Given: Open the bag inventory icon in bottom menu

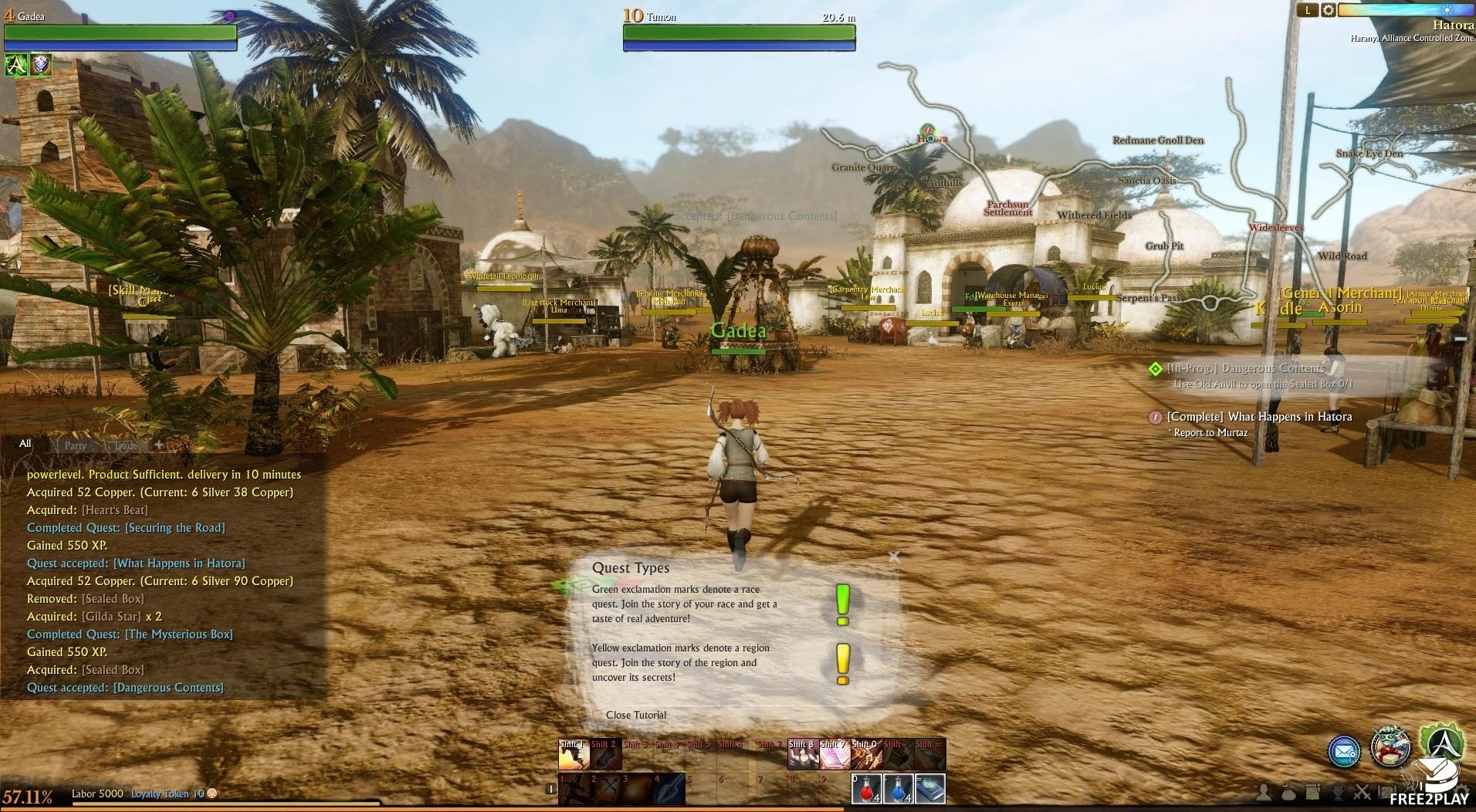Looking at the screenshot, I should 1288,793.
